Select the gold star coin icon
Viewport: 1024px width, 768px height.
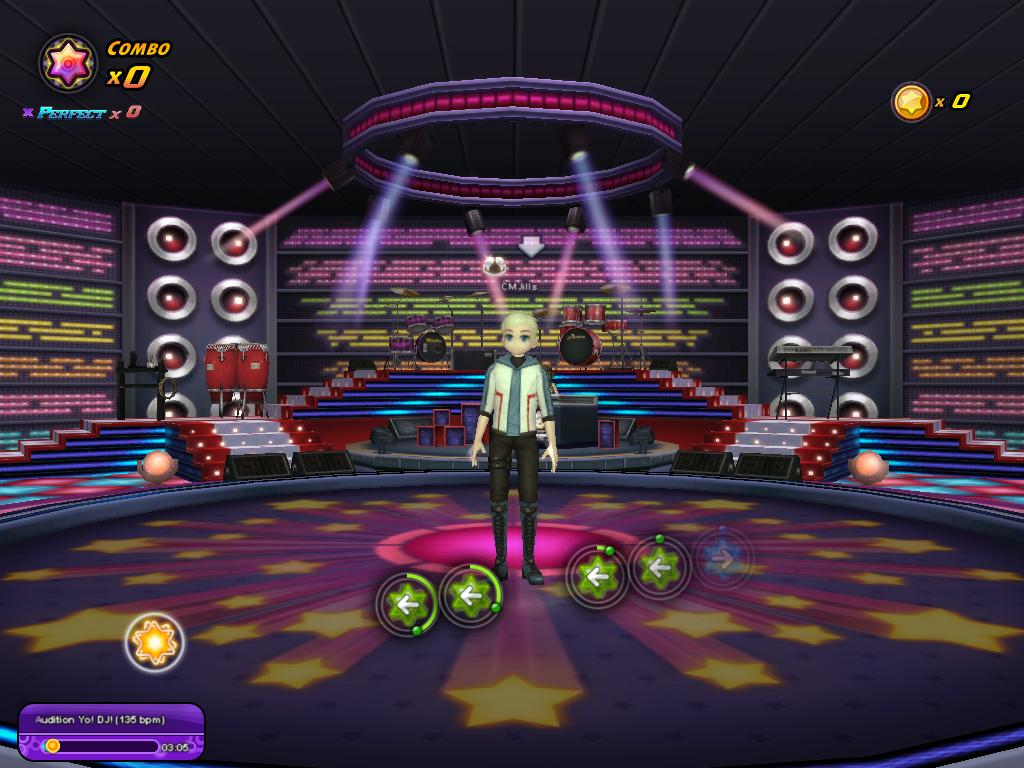[911, 101]
